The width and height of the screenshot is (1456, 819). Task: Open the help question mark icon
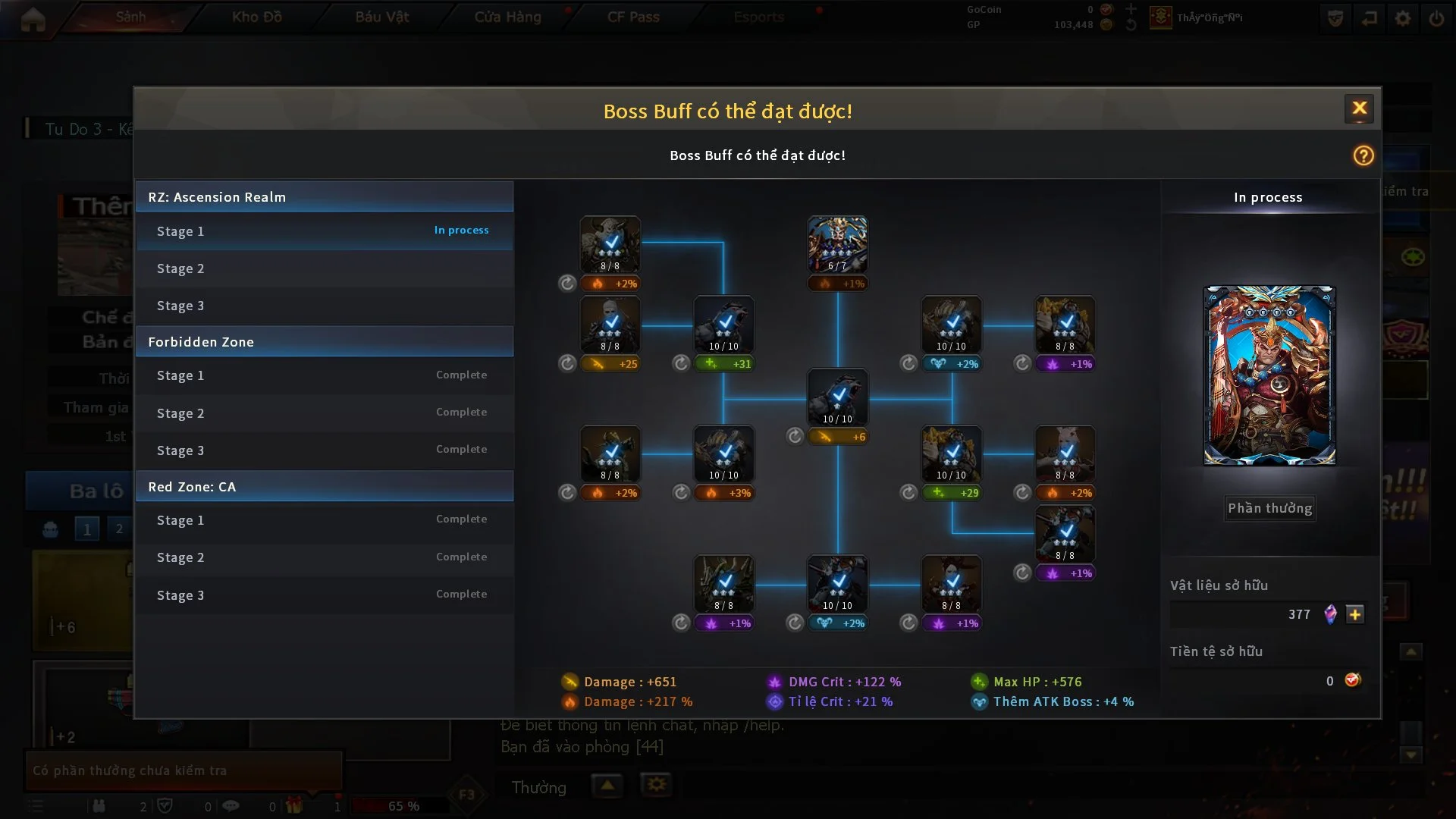(1363, 155)
